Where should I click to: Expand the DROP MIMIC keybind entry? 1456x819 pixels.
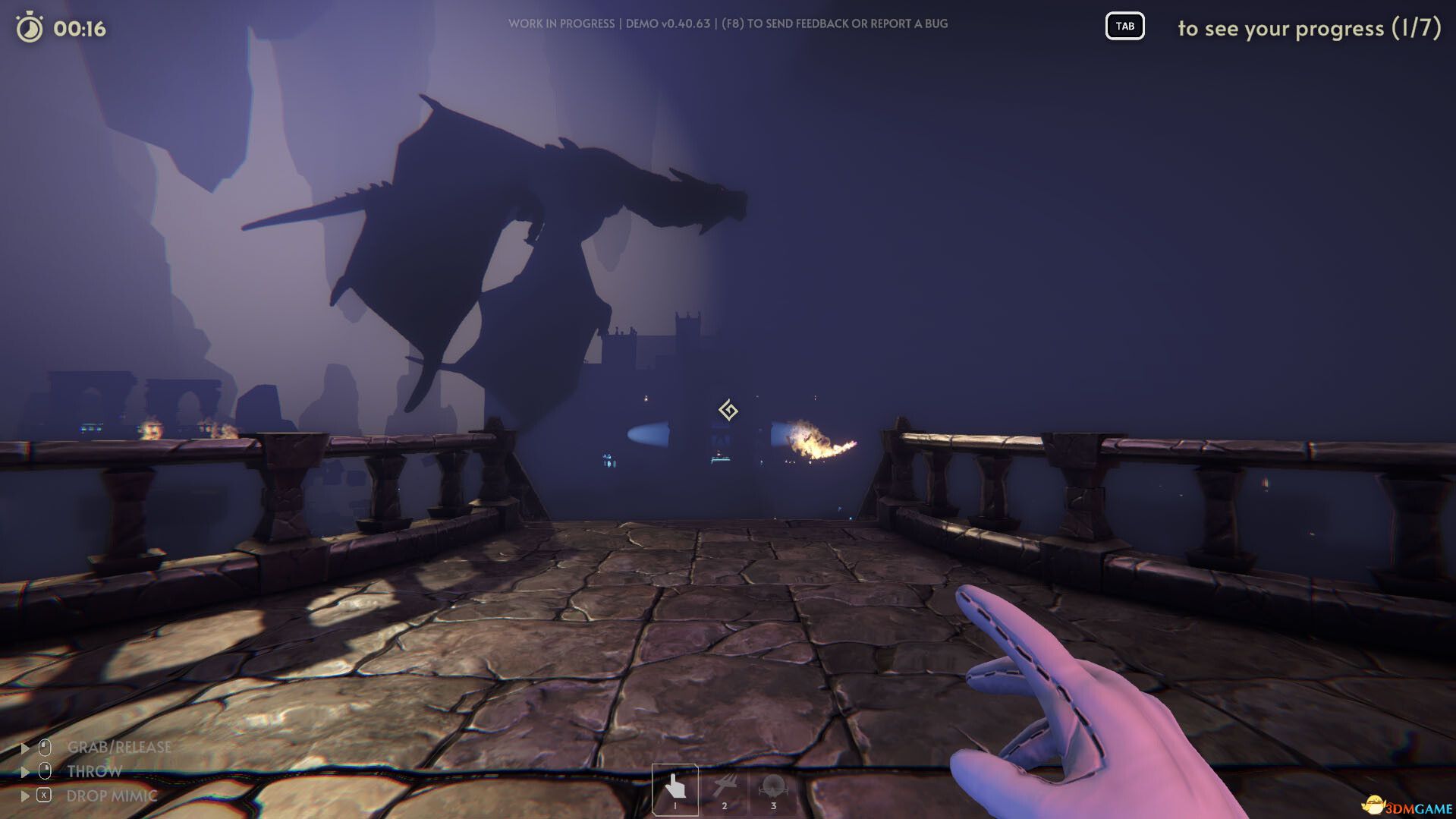26,796
